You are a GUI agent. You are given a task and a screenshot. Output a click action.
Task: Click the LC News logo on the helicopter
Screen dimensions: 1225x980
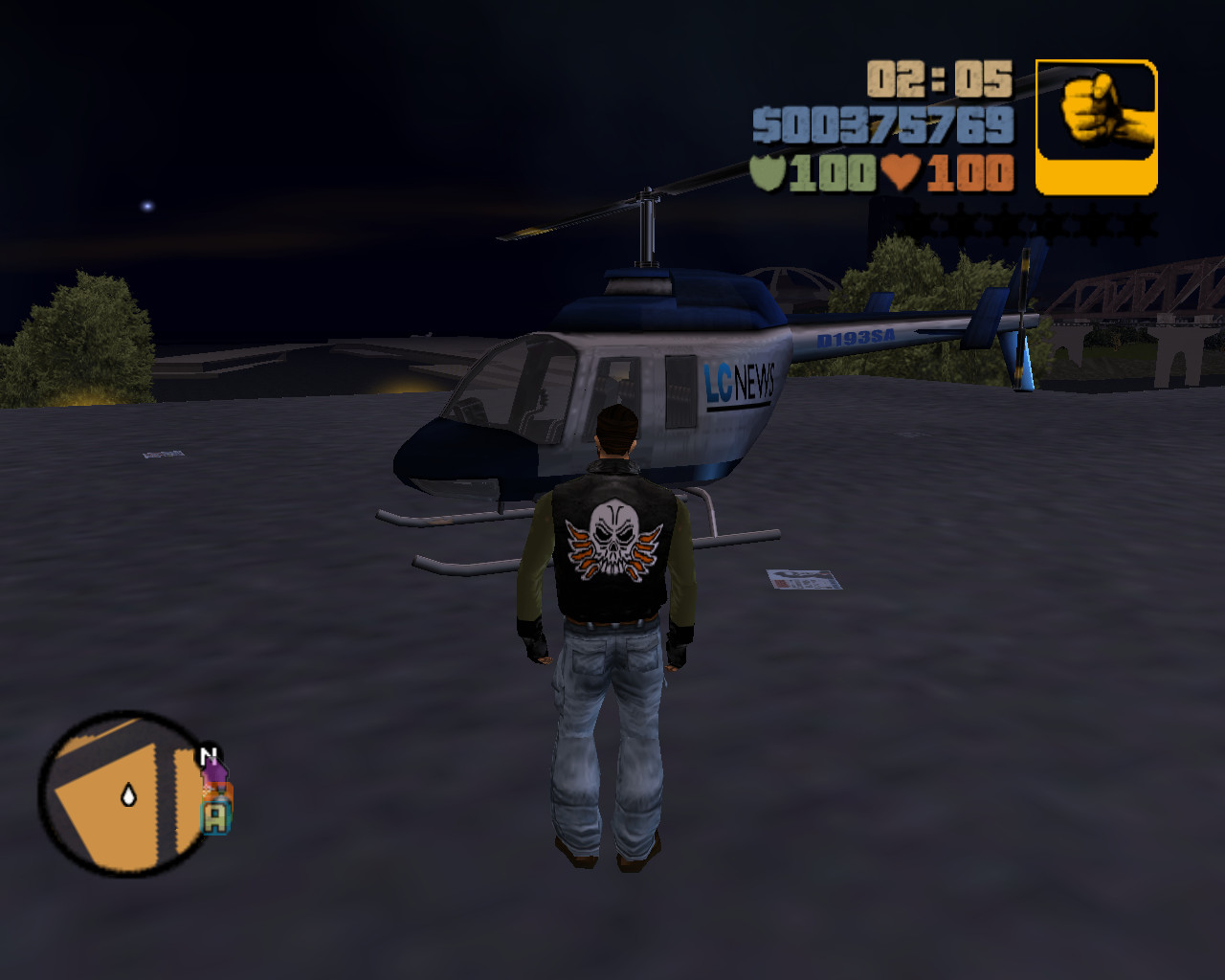point(737,380)
